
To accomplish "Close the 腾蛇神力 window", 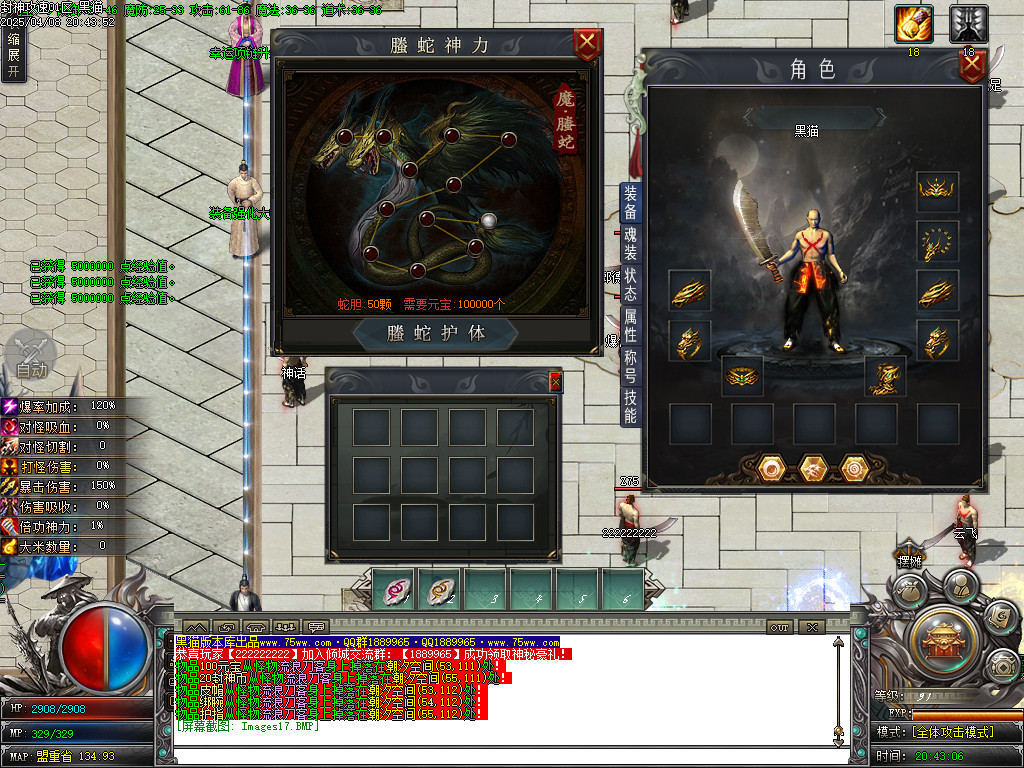I will click(x=587, y=43).
